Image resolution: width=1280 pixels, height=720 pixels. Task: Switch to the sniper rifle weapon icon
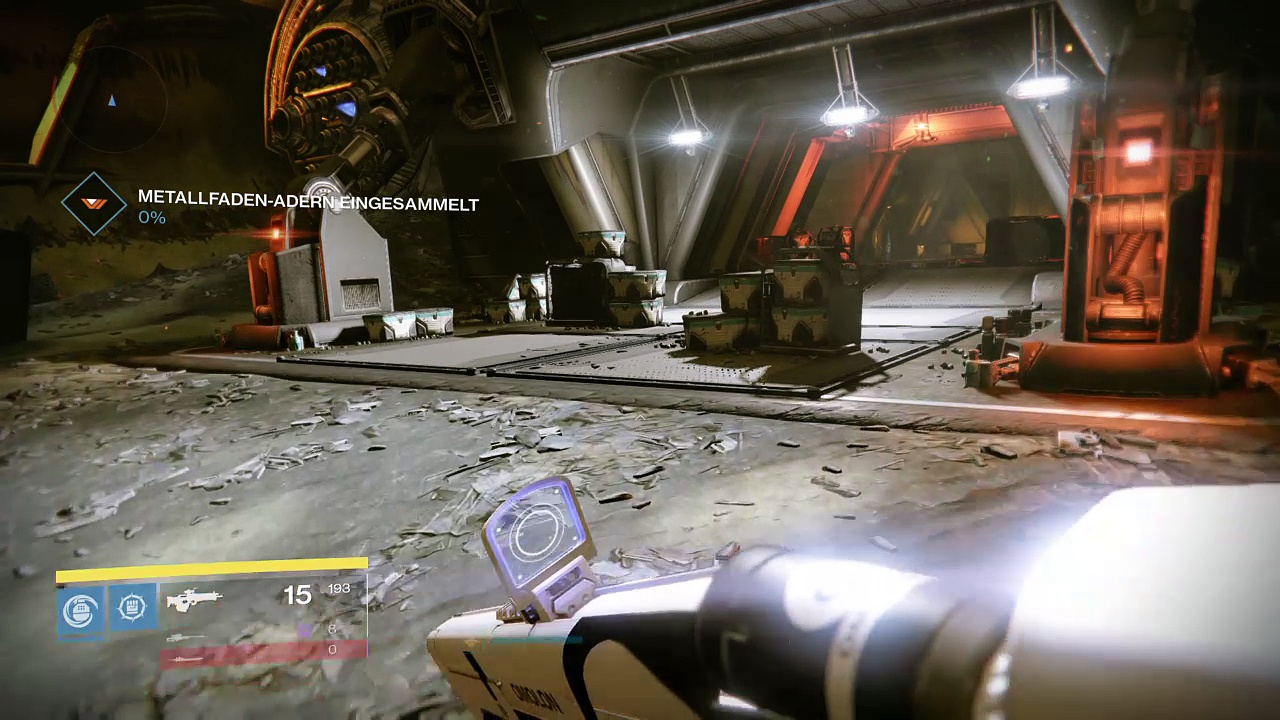click(x=186, y=637)
